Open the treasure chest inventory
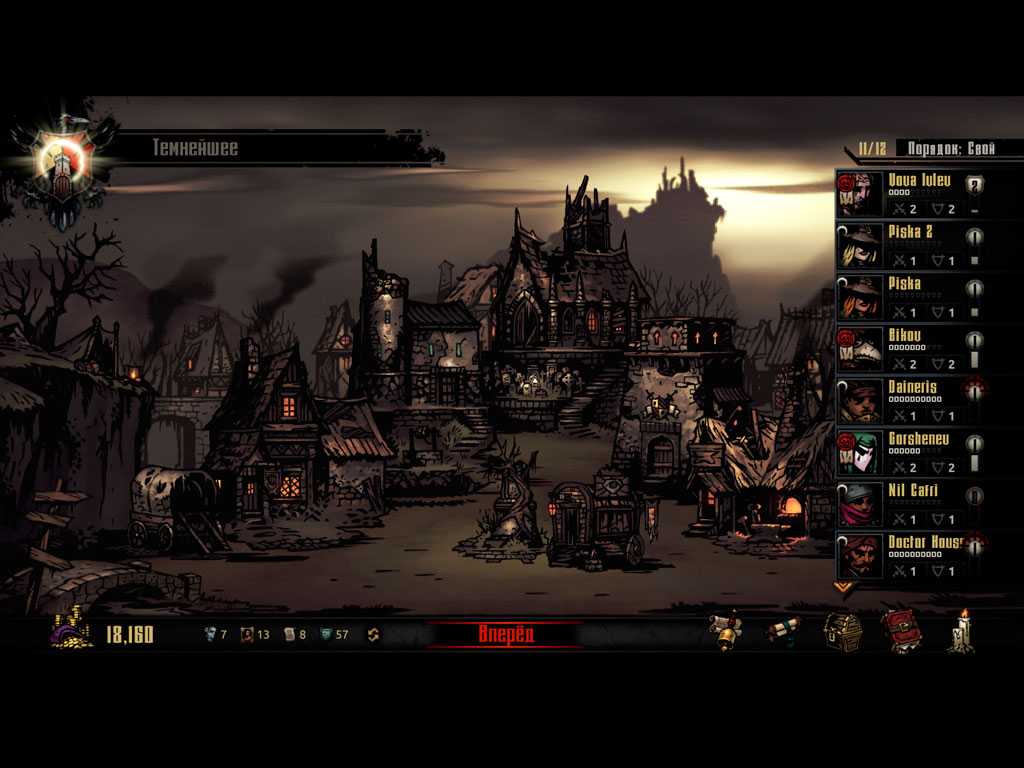1024x768 pixels. click(842, 632)
